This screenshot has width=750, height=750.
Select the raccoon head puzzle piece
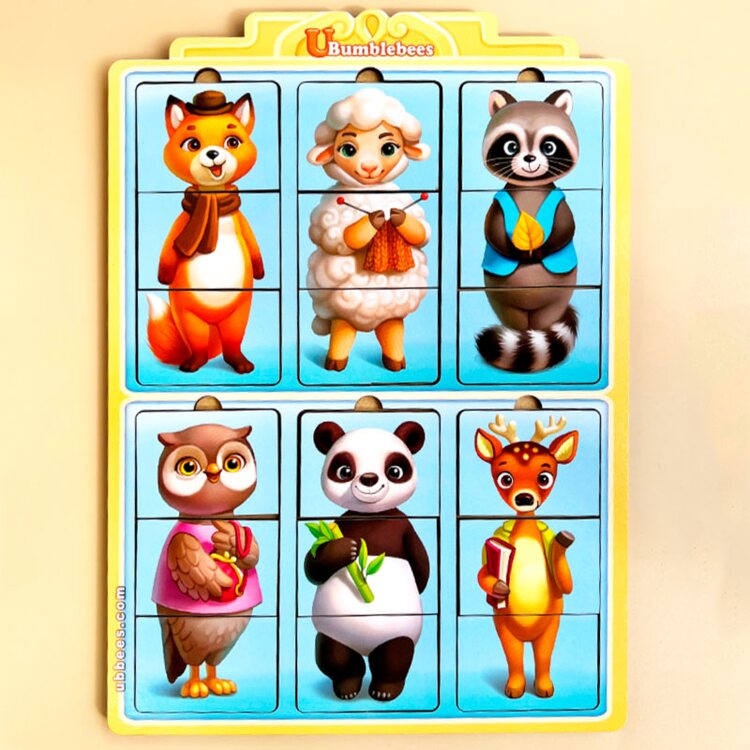click(x=531, y=137)
